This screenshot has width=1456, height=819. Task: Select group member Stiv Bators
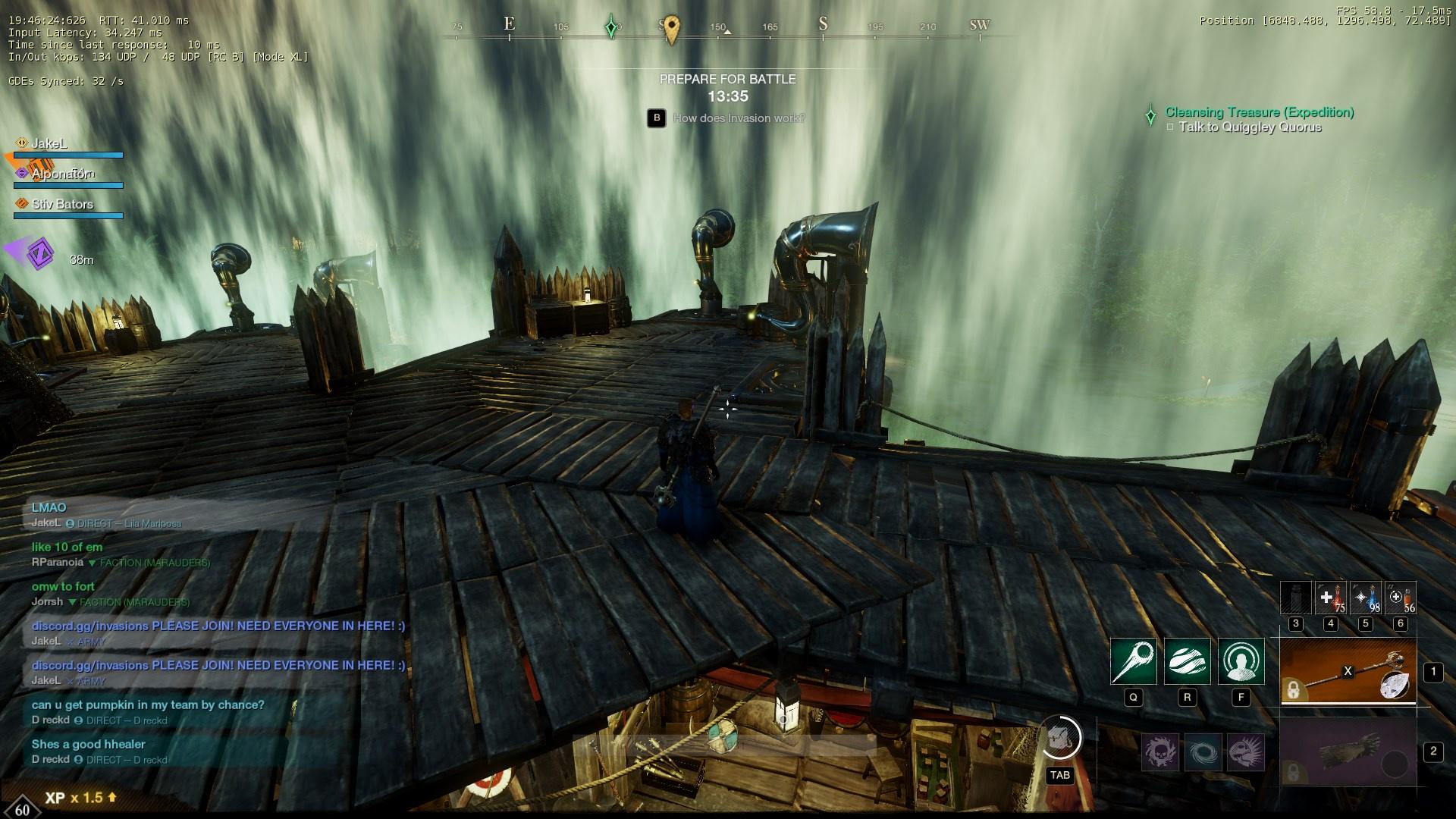click(x=62, y=204)
